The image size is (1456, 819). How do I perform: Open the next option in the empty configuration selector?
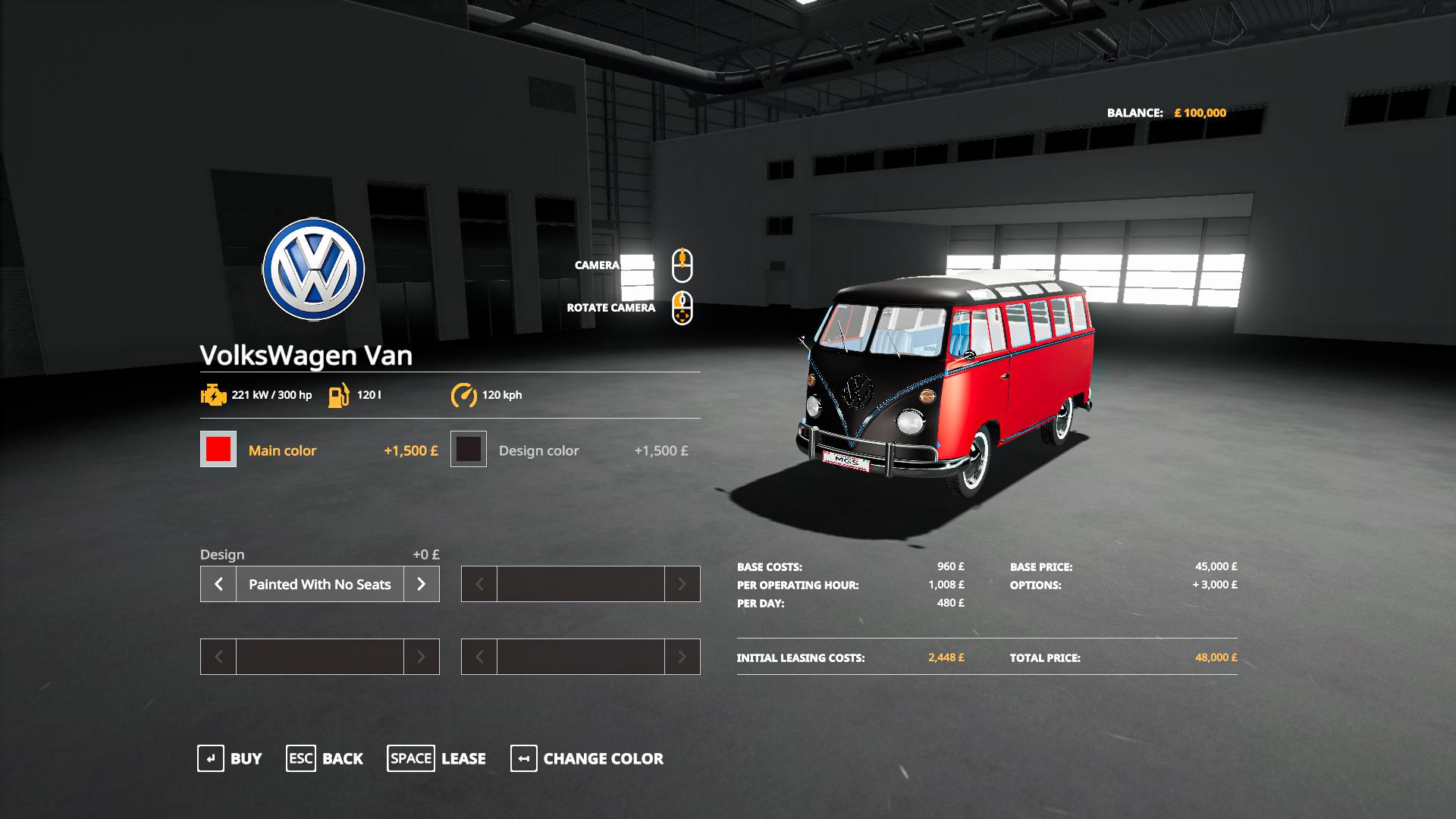click(x=683, y=584)
